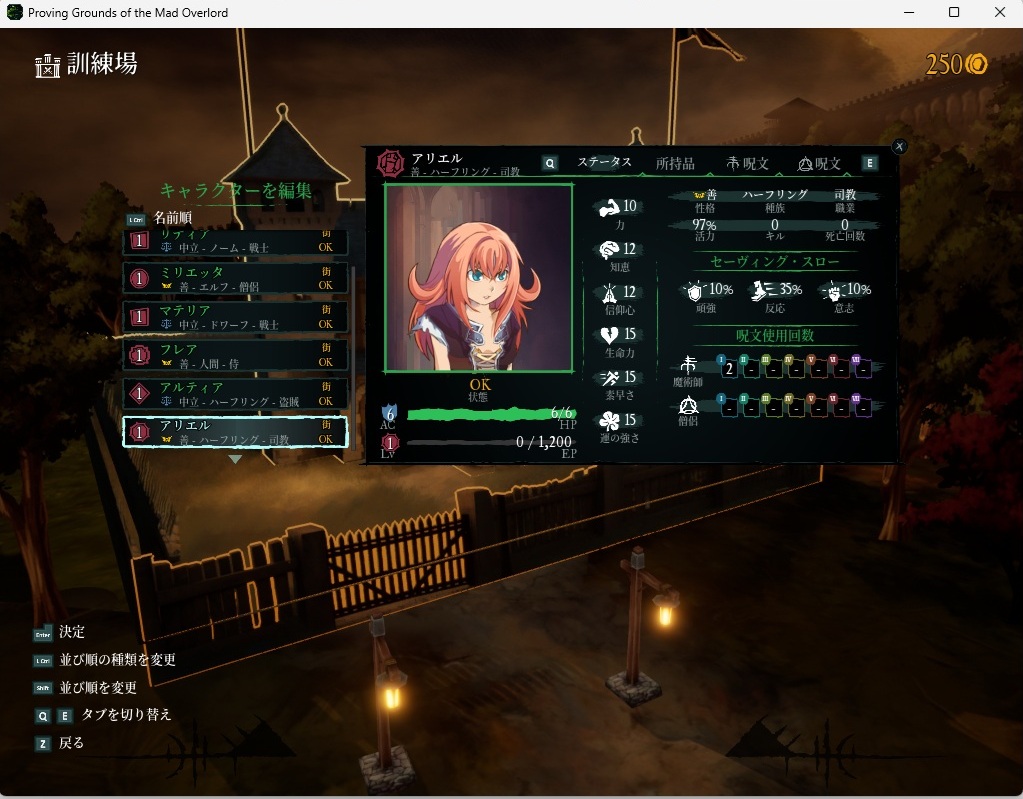Close the character detail panel

pos(899,146)
